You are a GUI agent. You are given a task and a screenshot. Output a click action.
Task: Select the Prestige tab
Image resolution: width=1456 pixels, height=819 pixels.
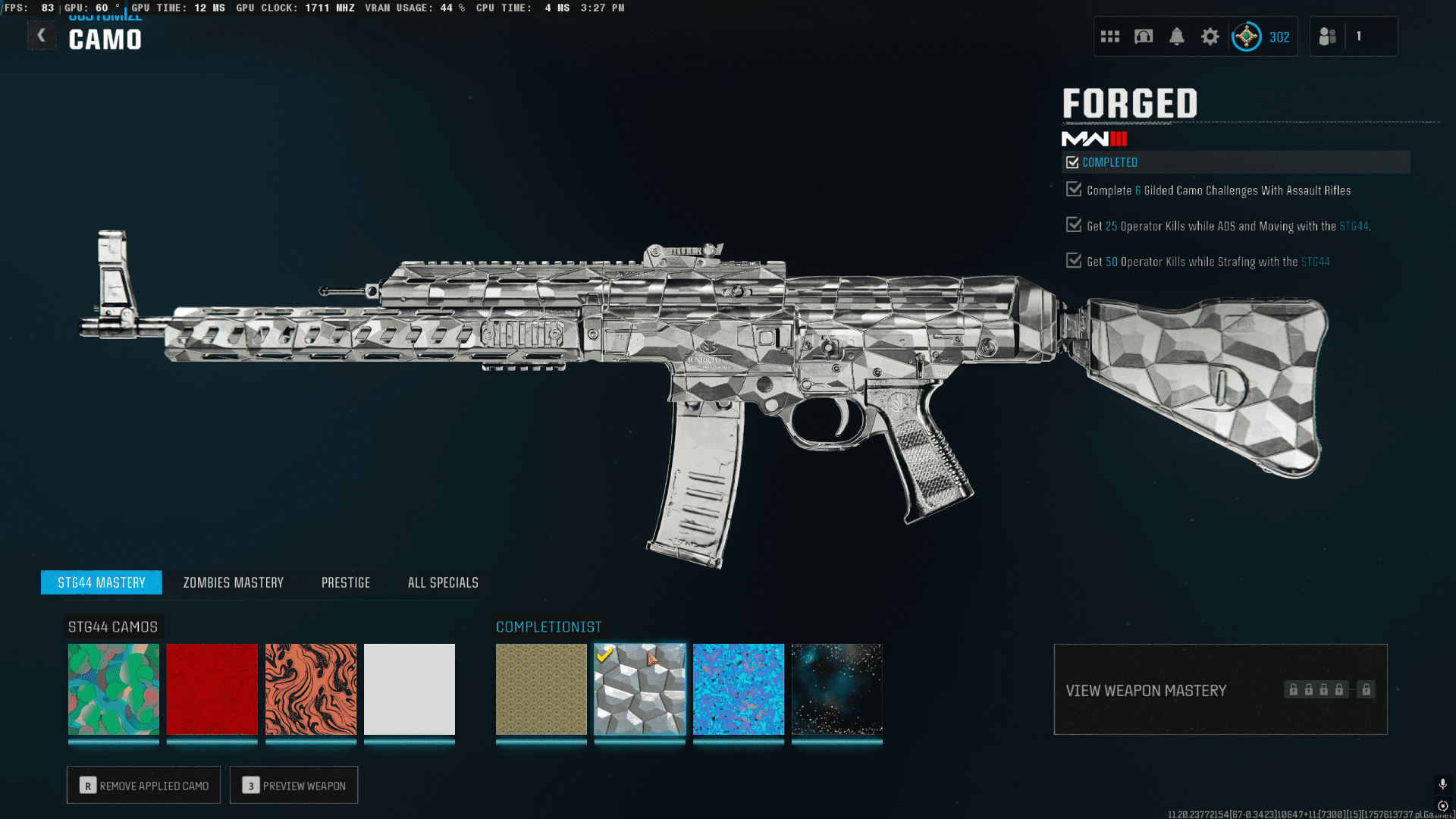tap(346, 582)
